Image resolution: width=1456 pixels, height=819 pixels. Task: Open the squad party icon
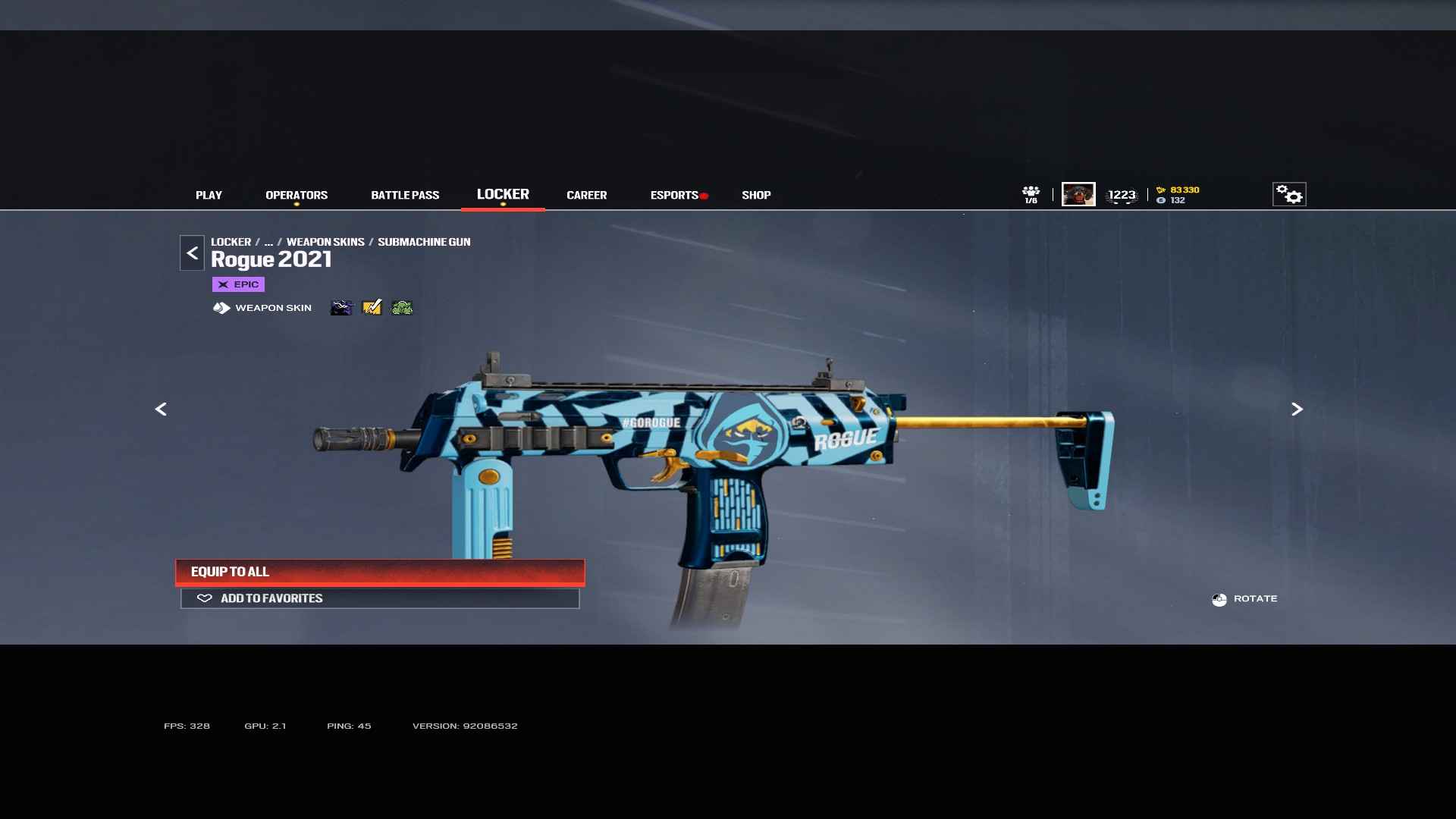pos(1031,194)
